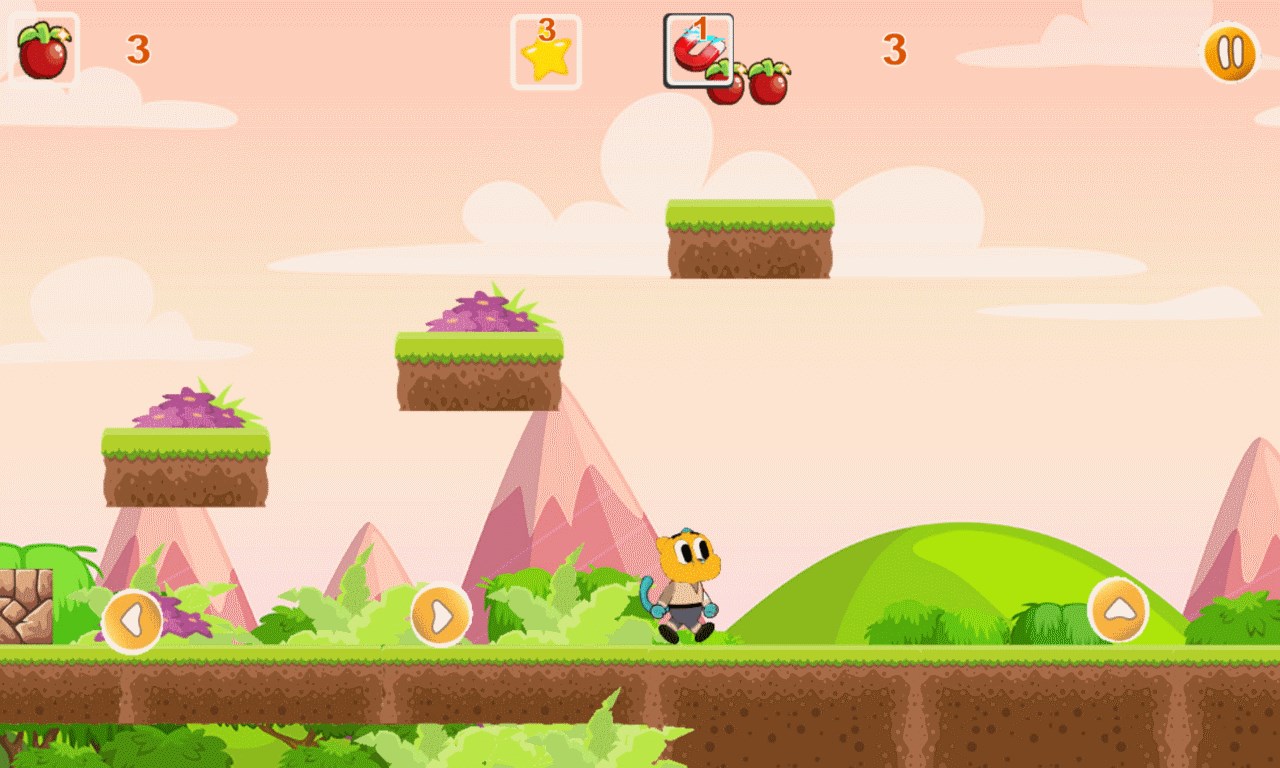Pause the game with the orange button
Image resolution: width=1280 pixels, height=768 pixels.
click(x=1229, y=52)
